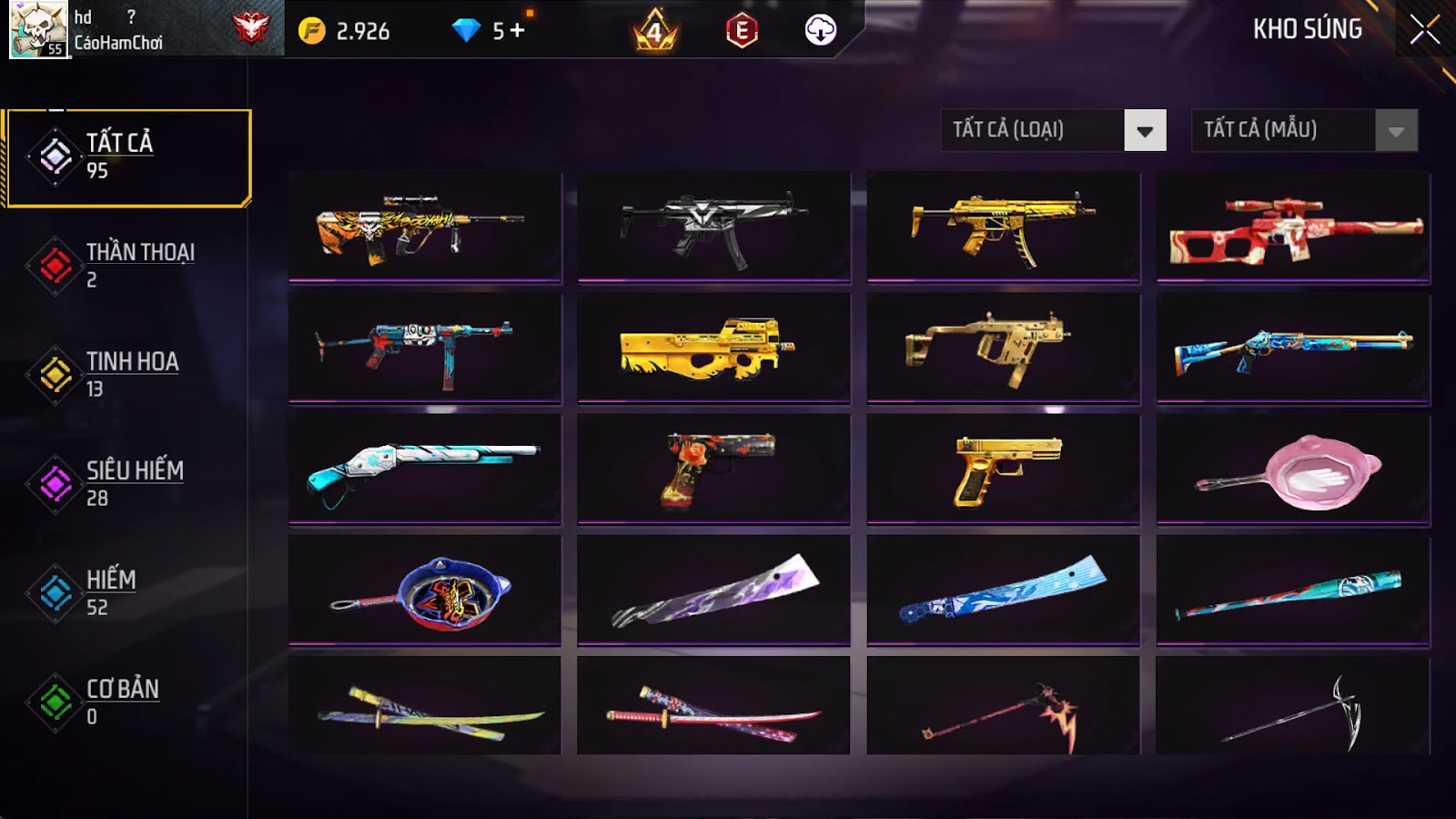Open the CáoHamChơi player profile avatar

pos(38,30)
